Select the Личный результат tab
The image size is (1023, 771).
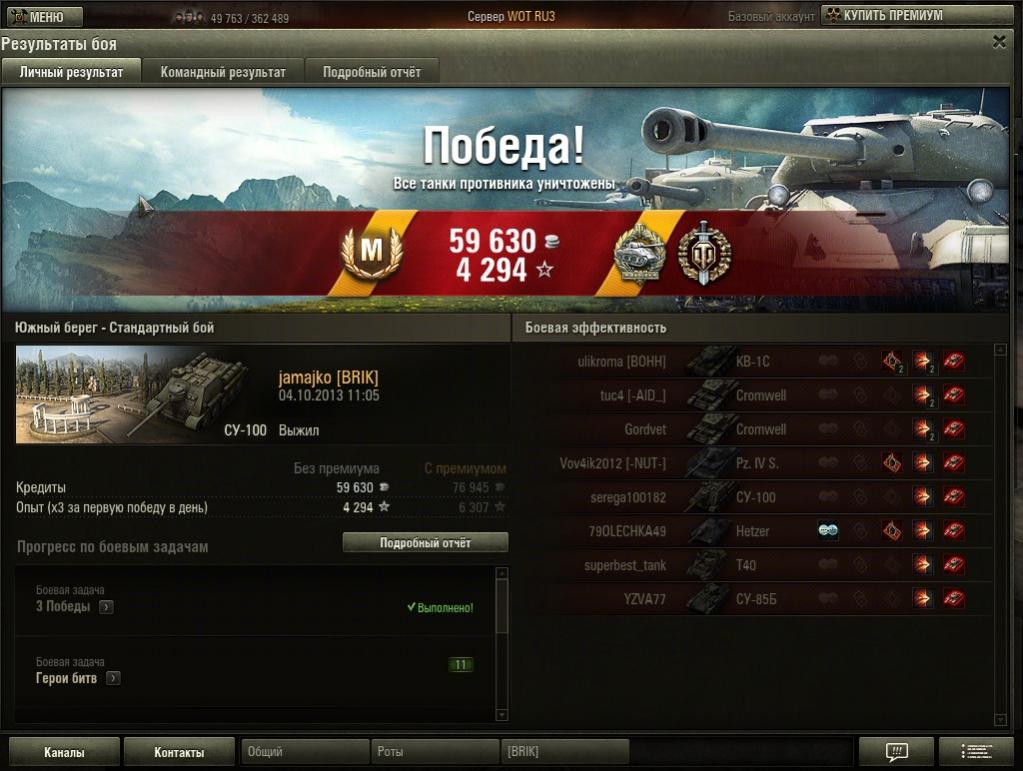72,72
